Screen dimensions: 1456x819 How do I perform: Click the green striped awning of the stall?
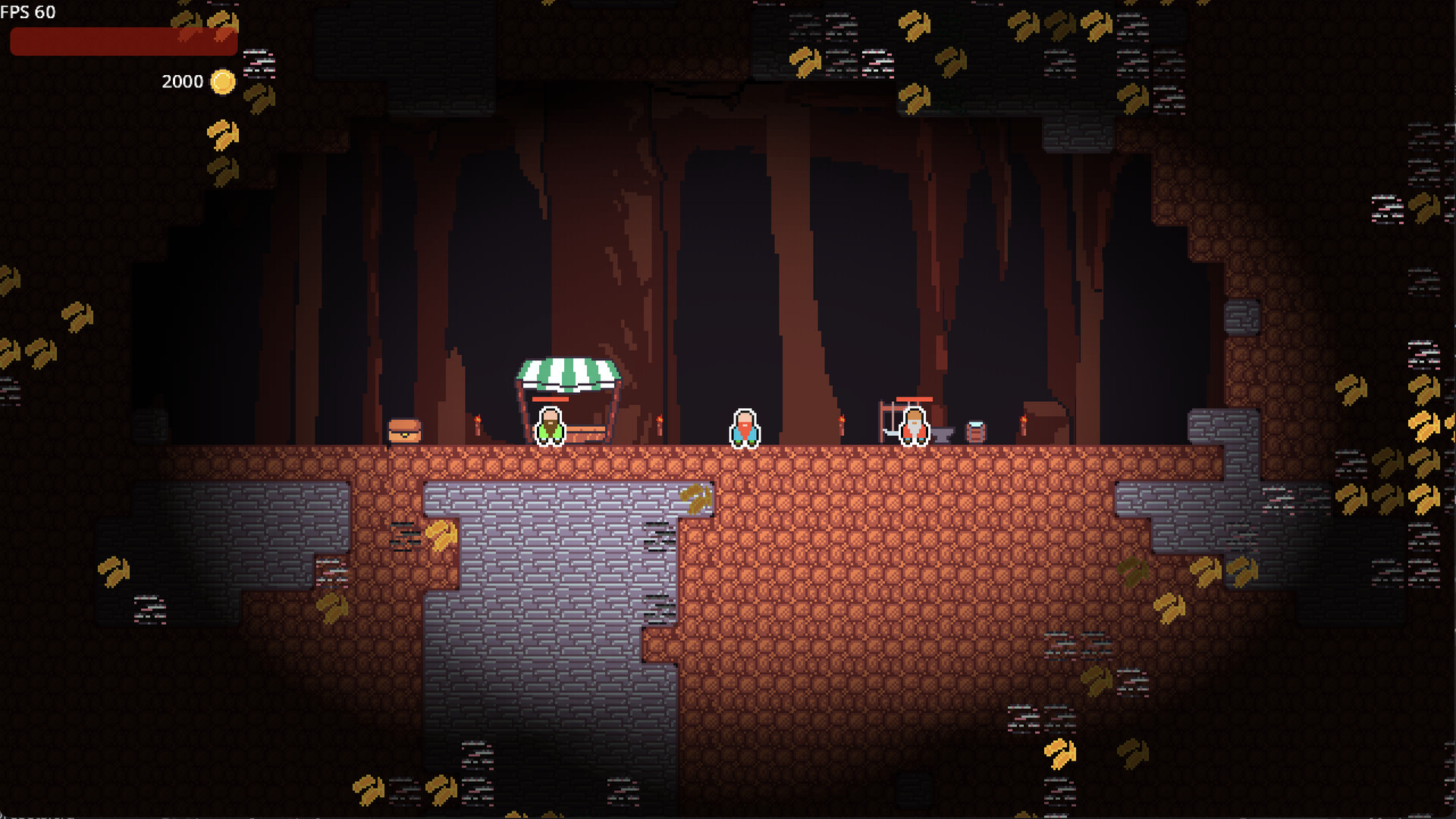pos(567,372)
